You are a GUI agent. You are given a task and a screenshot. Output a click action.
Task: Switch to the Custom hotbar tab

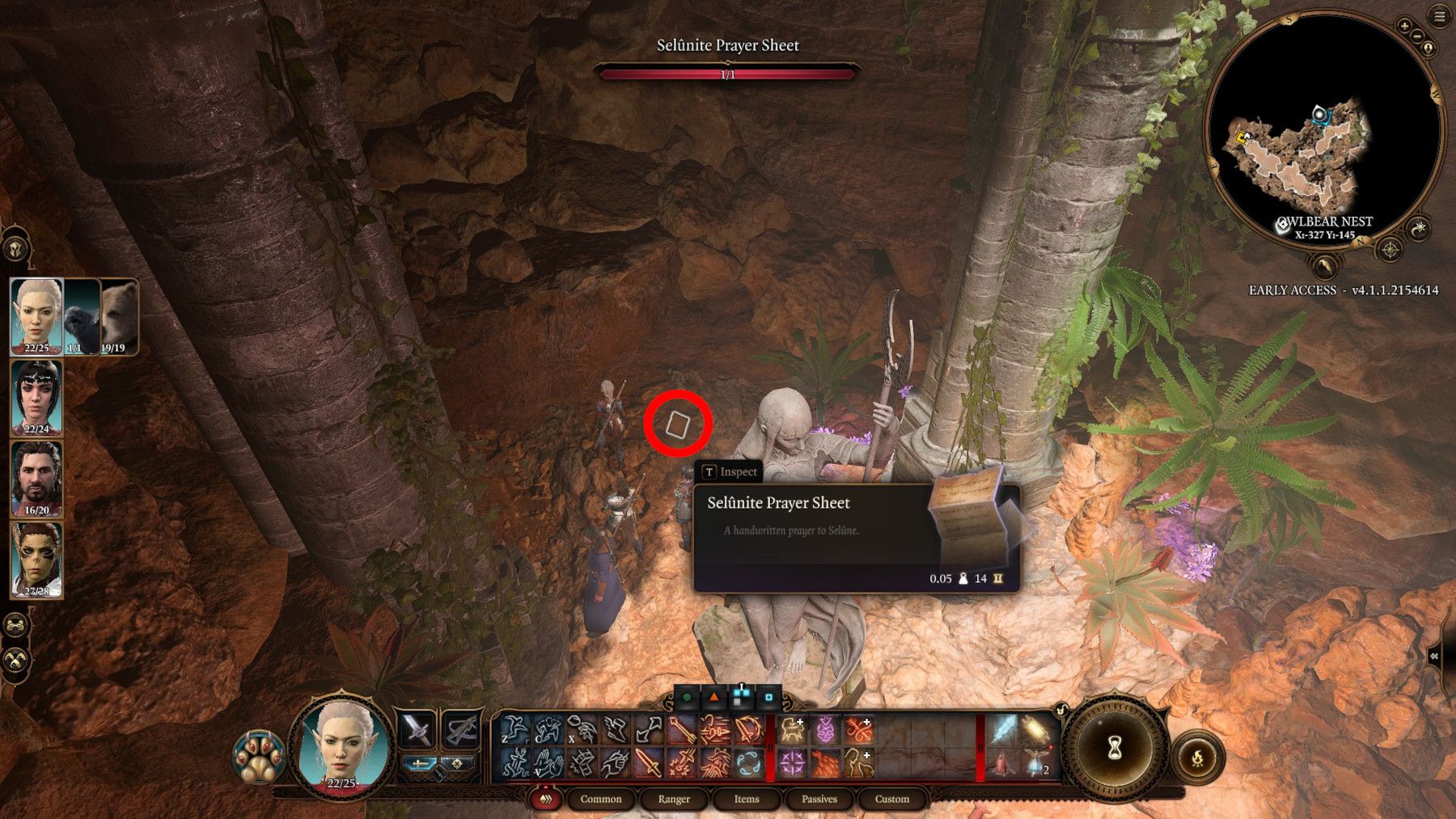[891, 799]
